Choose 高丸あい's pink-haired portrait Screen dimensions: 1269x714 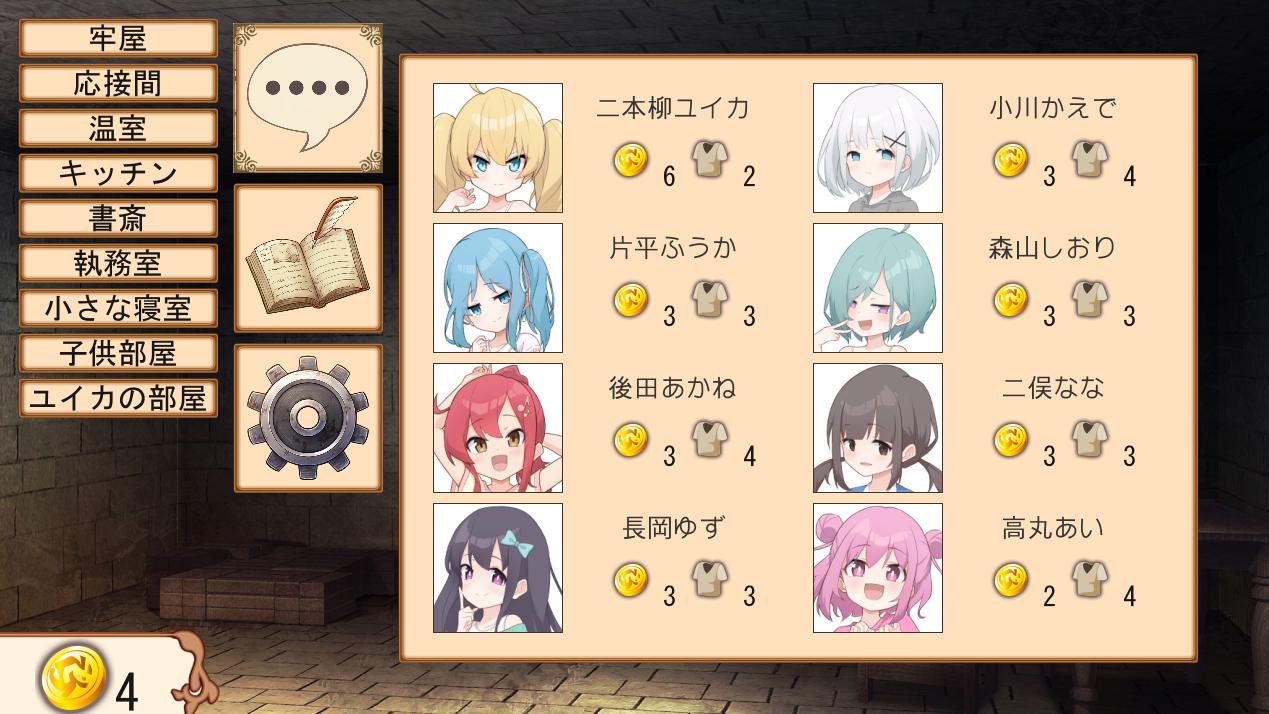(878, 568)
